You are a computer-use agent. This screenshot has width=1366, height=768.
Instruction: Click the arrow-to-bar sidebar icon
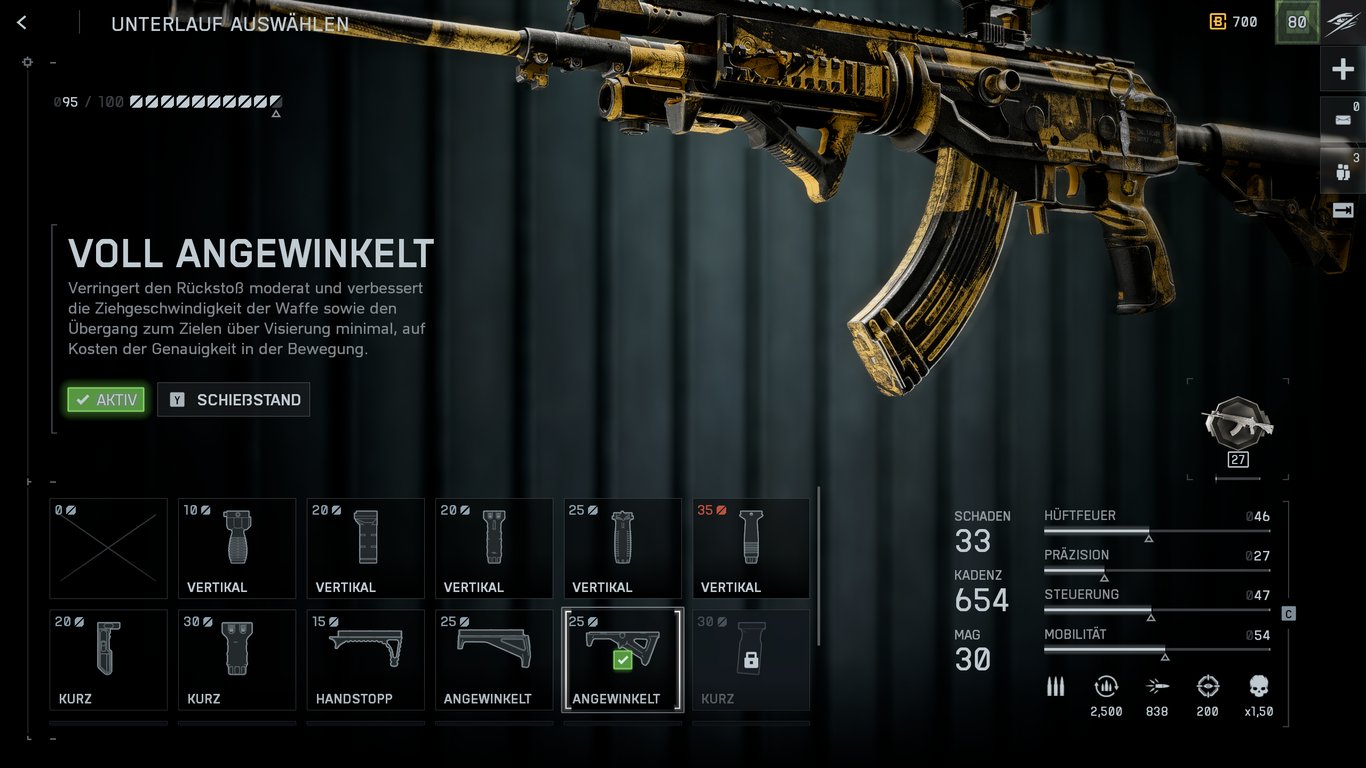coord(1342,210)
